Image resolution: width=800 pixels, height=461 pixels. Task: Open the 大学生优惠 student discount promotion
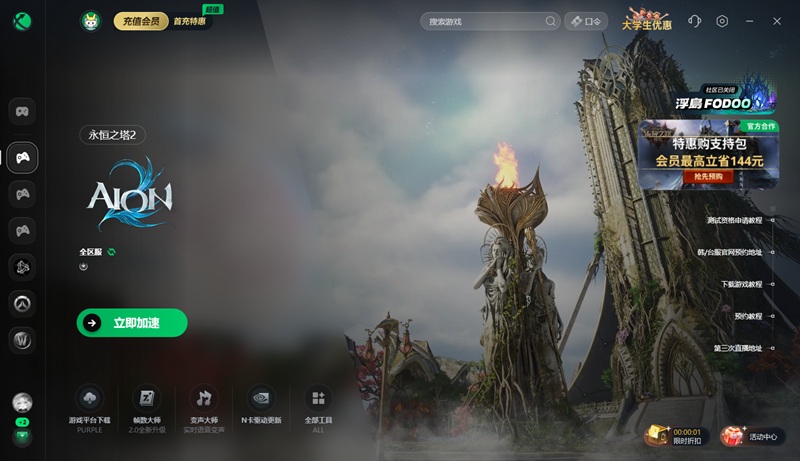click(647, 20)
